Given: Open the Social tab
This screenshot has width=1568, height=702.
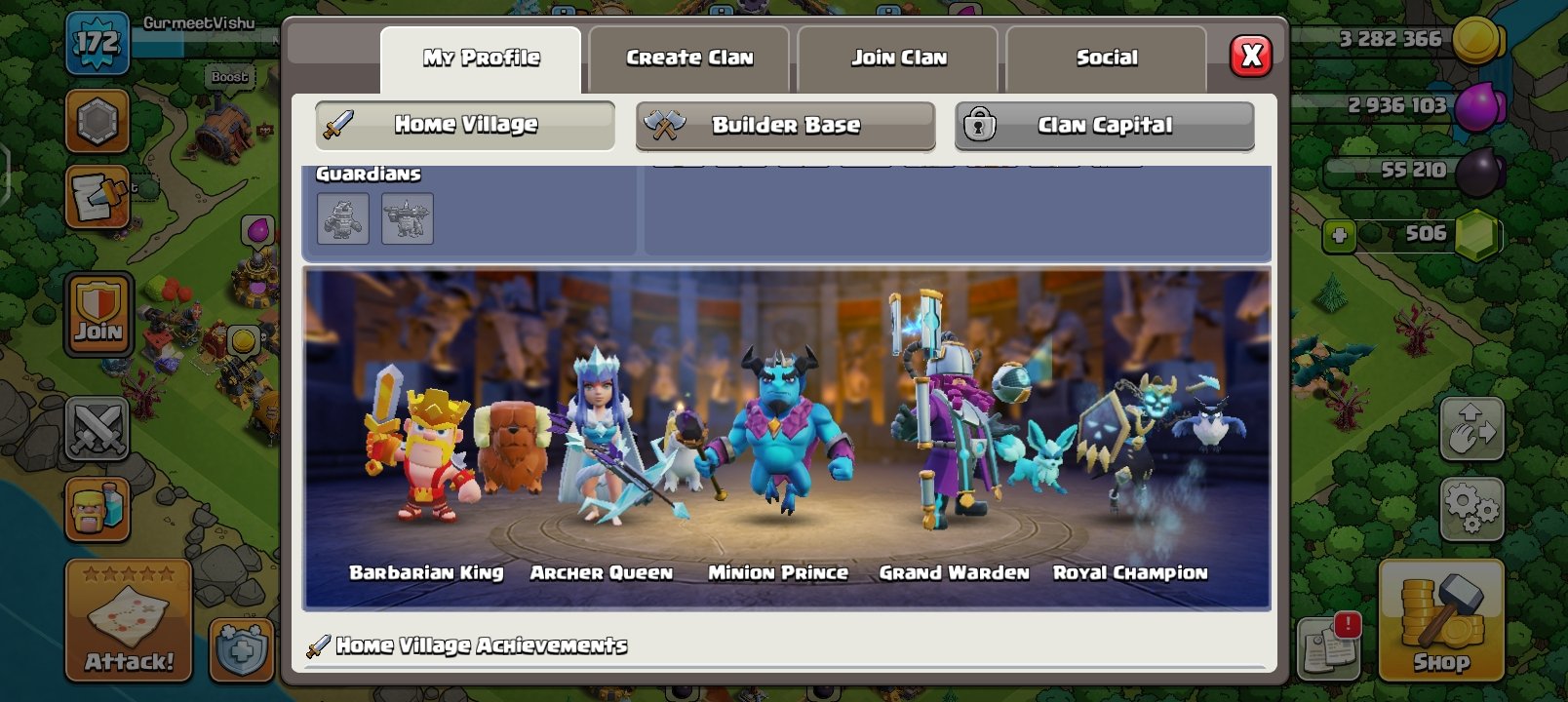Looking at the screenshot, I should [x=1105, y=58].
